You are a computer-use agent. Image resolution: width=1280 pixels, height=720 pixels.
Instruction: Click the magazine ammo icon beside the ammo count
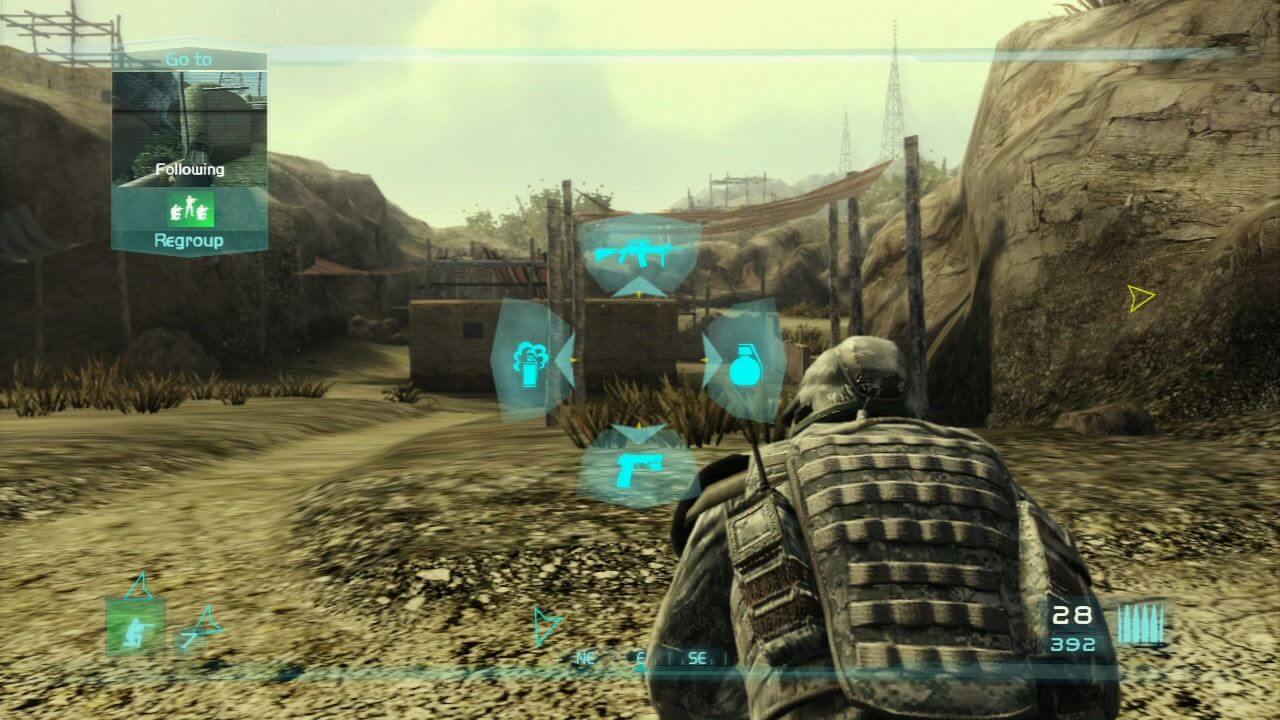1140,622
